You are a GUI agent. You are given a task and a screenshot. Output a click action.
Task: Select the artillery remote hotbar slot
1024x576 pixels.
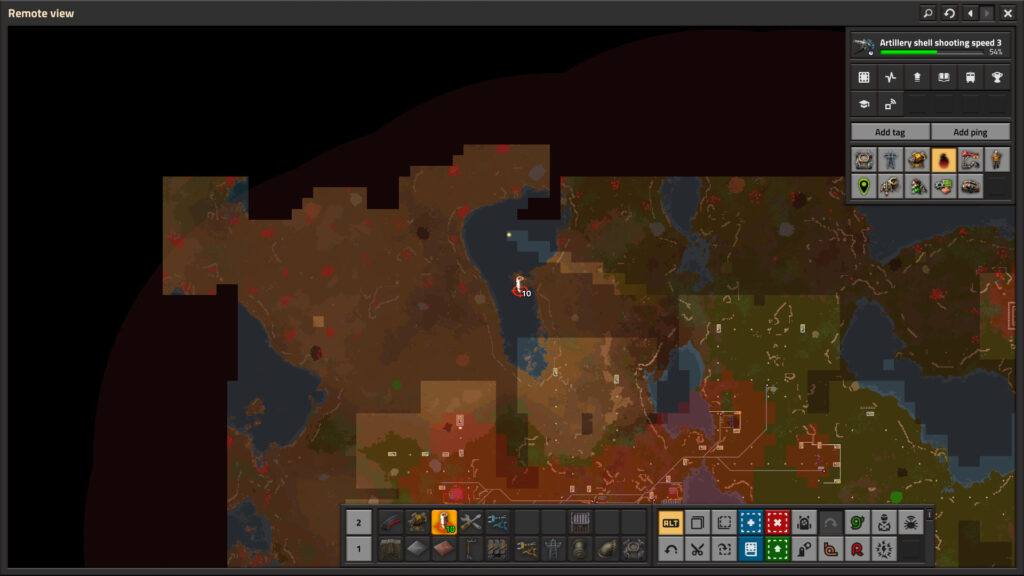coord(444,522)
